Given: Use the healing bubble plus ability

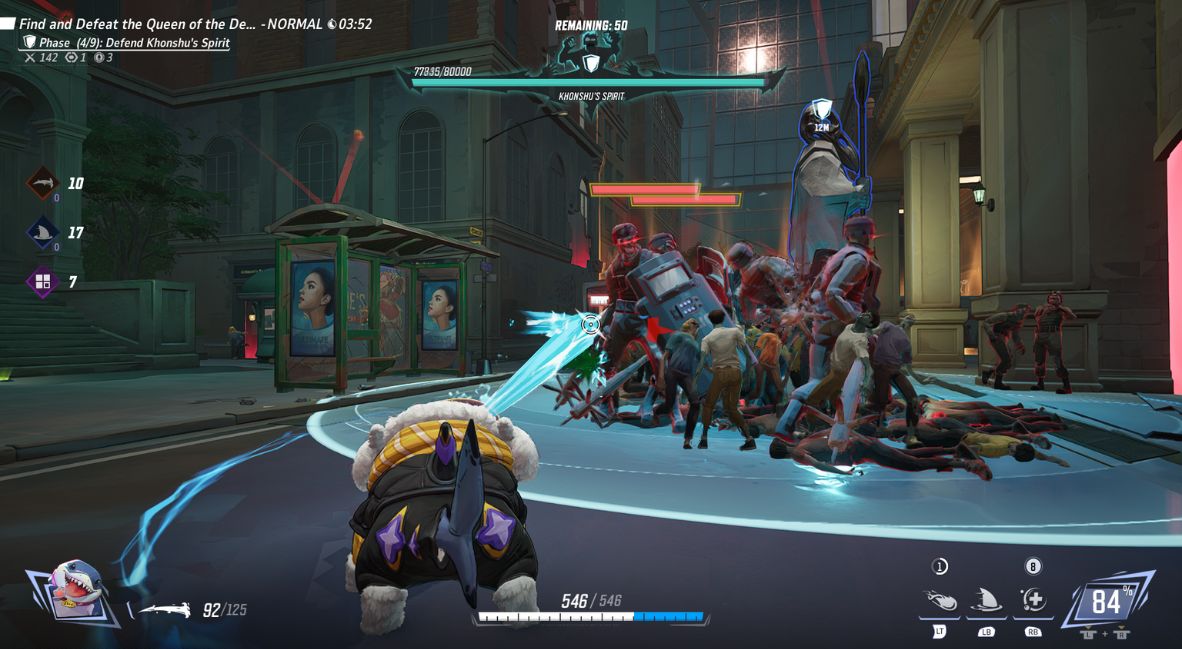Looking at the screenshot, I should [1033, 600].
